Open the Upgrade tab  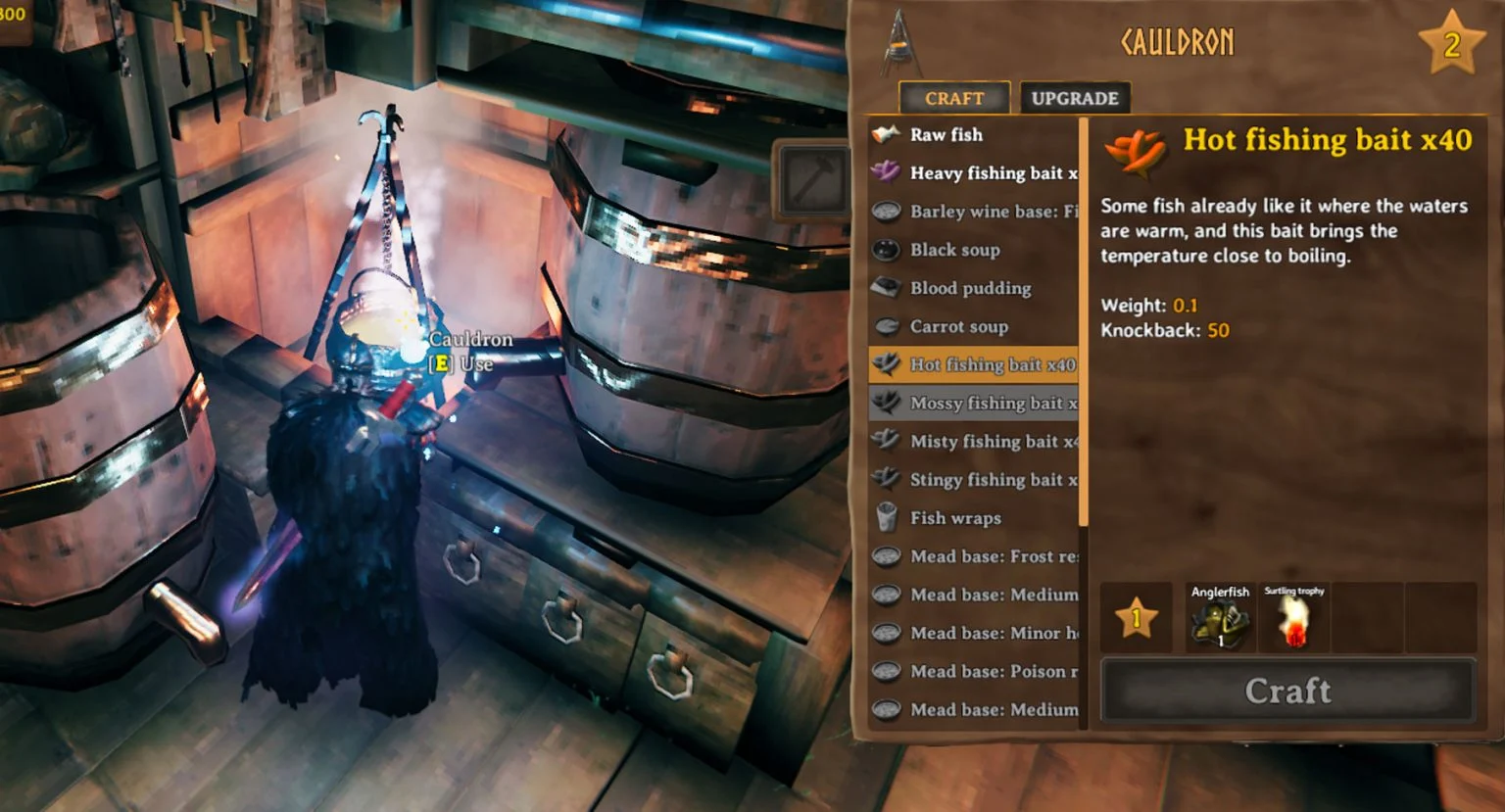(1074, 98)
